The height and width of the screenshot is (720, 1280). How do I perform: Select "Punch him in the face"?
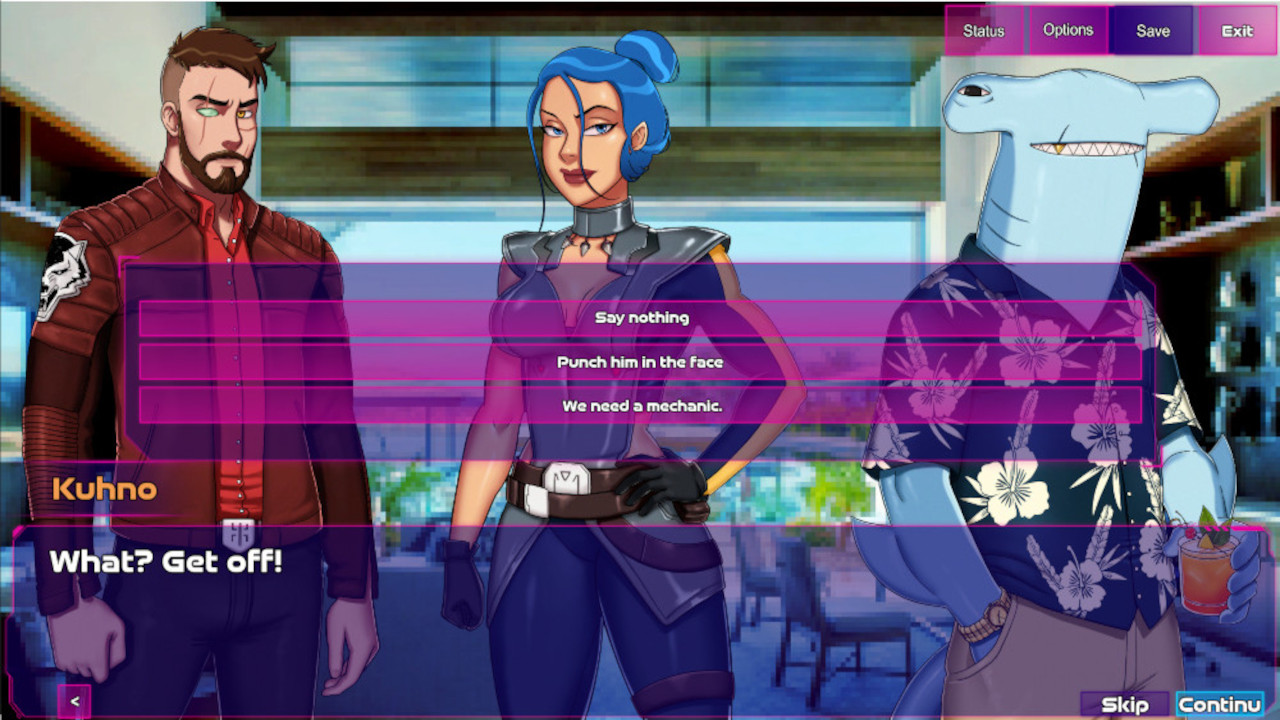point(640,363)
